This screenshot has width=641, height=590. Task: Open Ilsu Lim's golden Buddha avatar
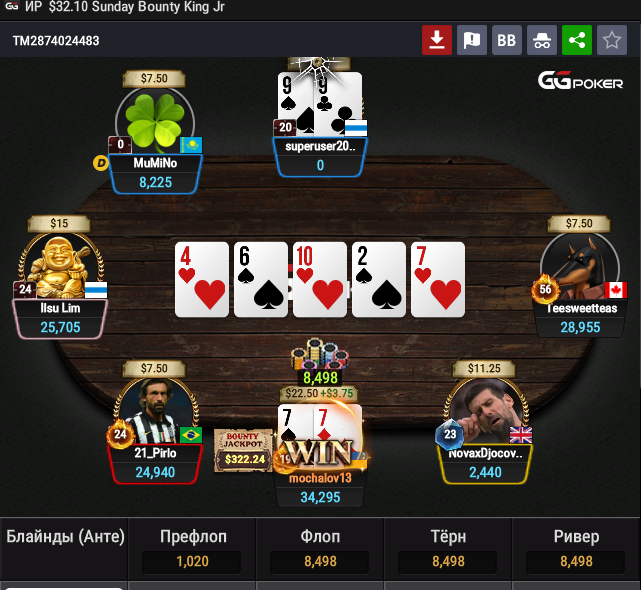point(60,267)
